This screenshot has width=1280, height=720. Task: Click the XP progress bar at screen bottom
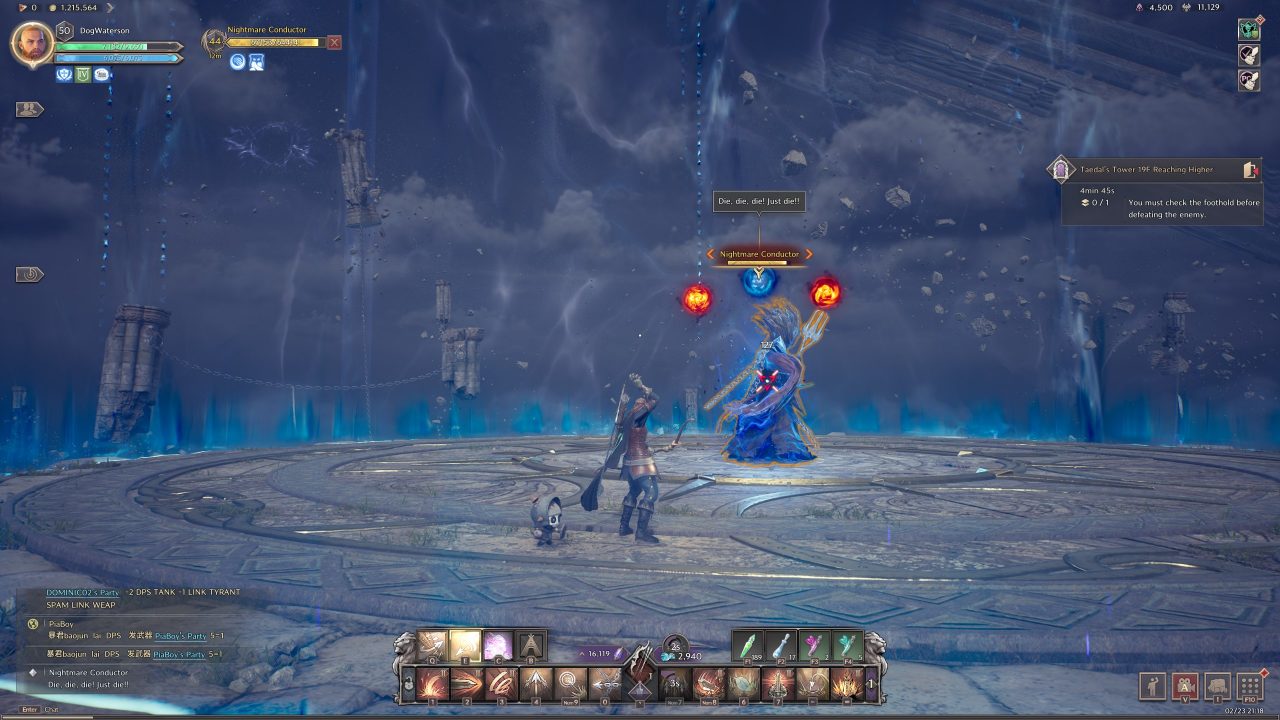640,716
